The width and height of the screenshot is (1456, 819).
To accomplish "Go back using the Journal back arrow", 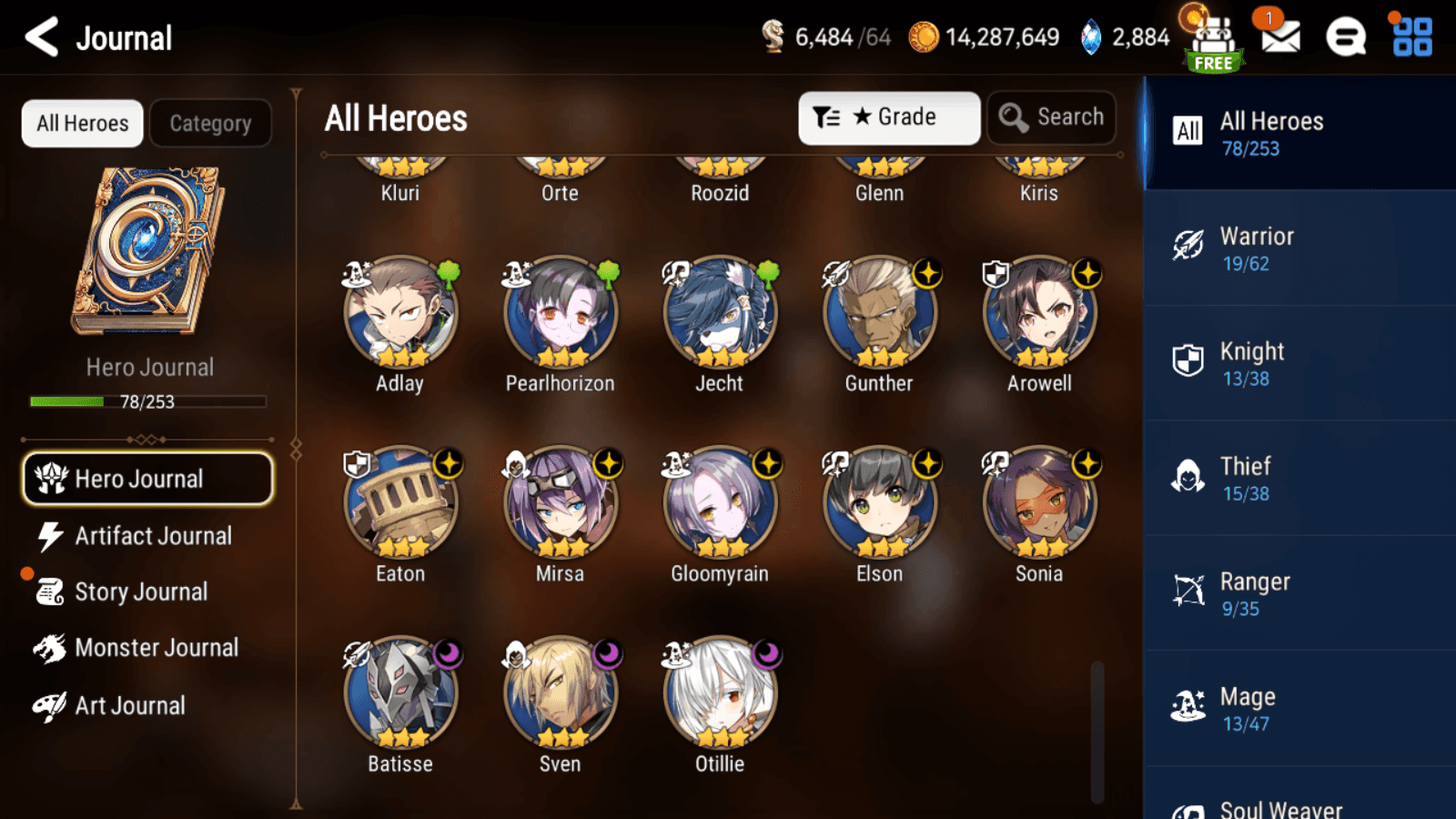I will coord(39,36).
